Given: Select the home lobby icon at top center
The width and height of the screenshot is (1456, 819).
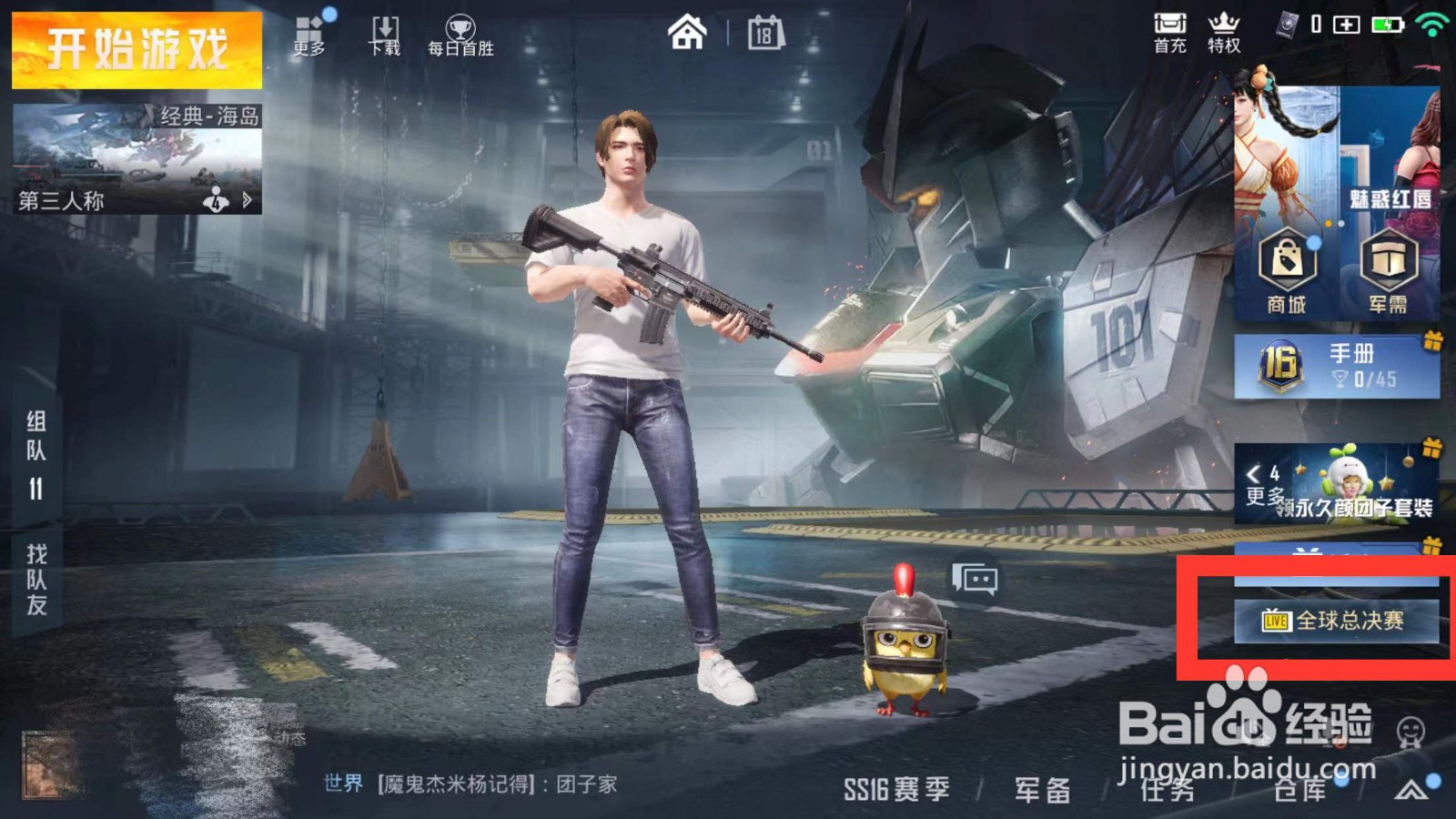Looking at the screenshot, I should [690, 33].
